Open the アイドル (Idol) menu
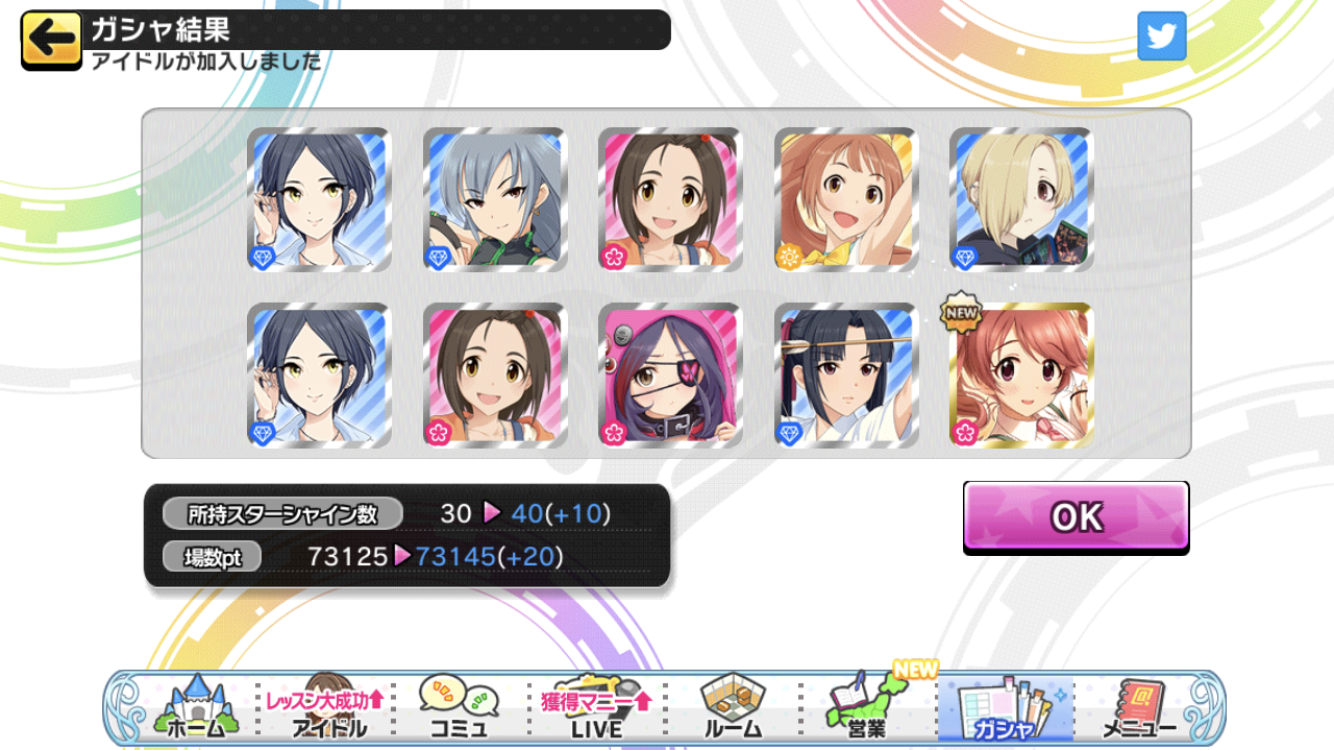The width and height of the screenshot is (1334, 750). [328, 708]
